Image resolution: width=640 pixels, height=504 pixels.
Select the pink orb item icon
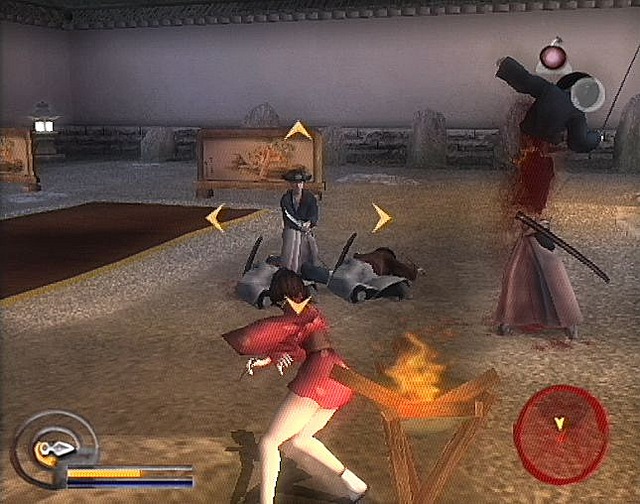552,56
